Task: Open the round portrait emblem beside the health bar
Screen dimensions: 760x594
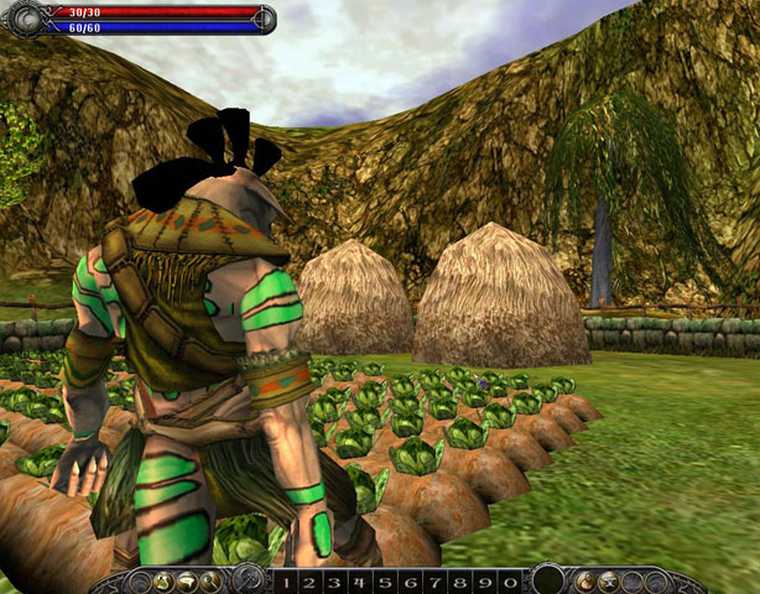Action: click(x=26, y=18)
